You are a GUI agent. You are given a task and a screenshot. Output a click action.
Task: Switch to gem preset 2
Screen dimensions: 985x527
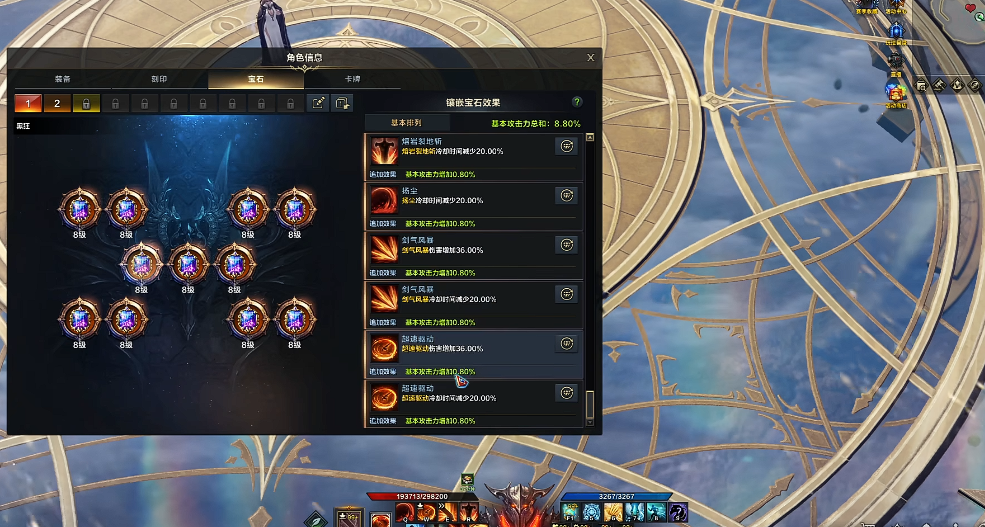tap(57, 103)
